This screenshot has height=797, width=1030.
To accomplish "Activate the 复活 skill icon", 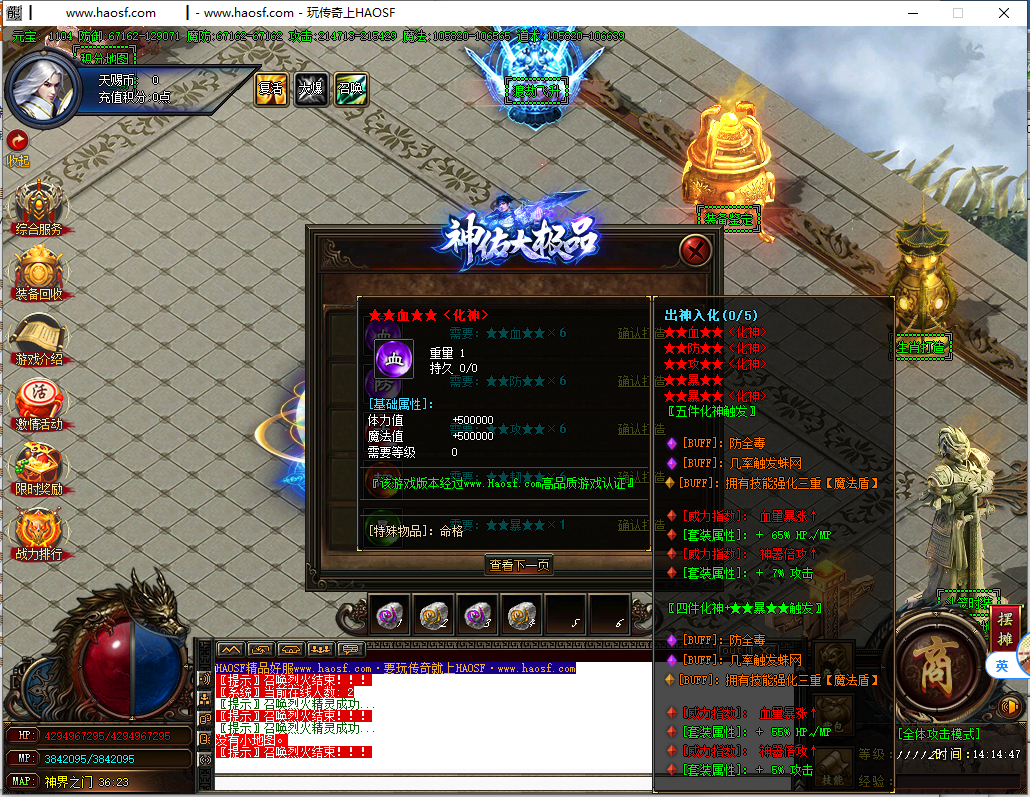I will pyautogui.click(x=271, y=89).
